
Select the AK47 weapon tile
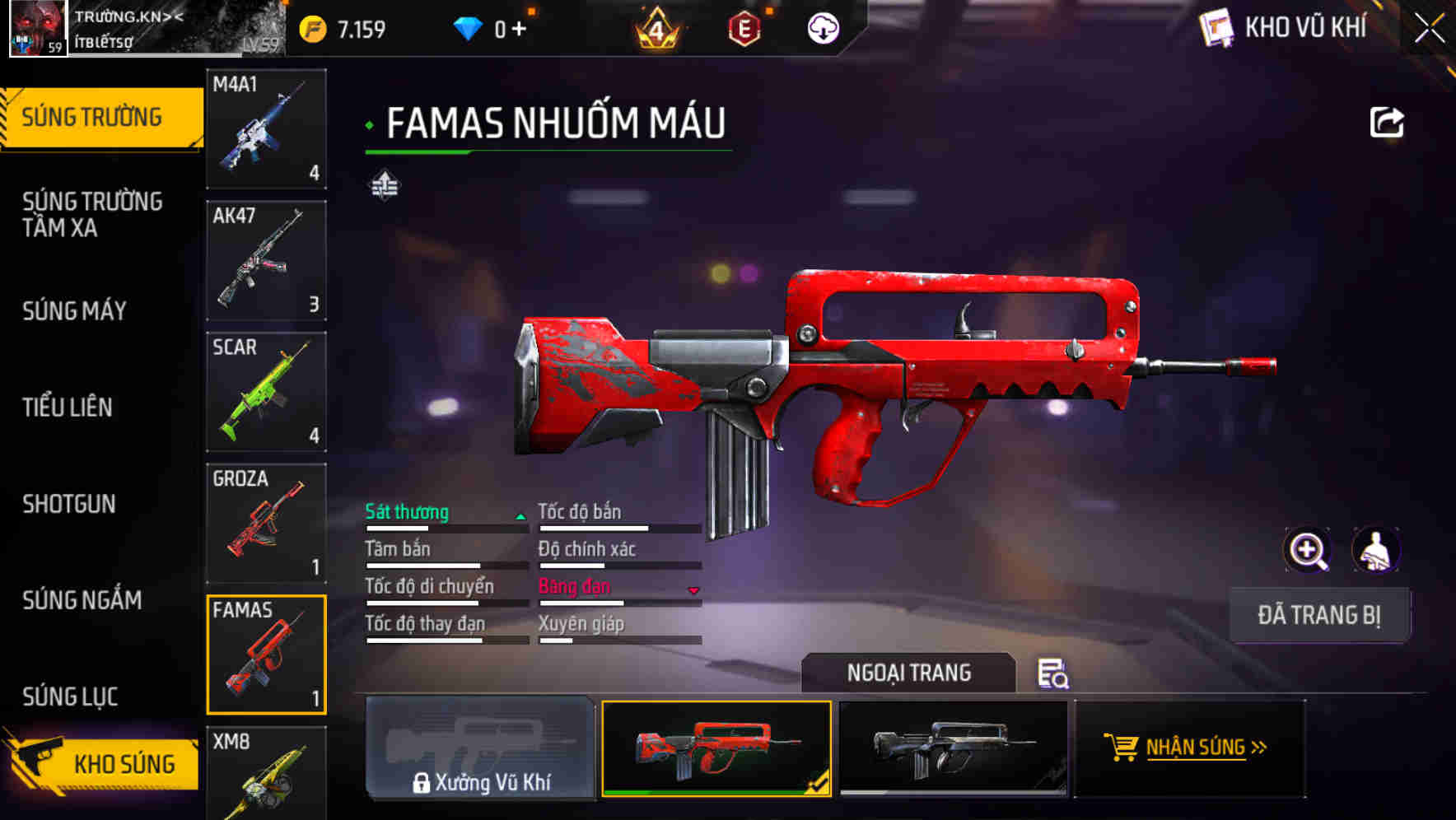[x=266, y=260]
